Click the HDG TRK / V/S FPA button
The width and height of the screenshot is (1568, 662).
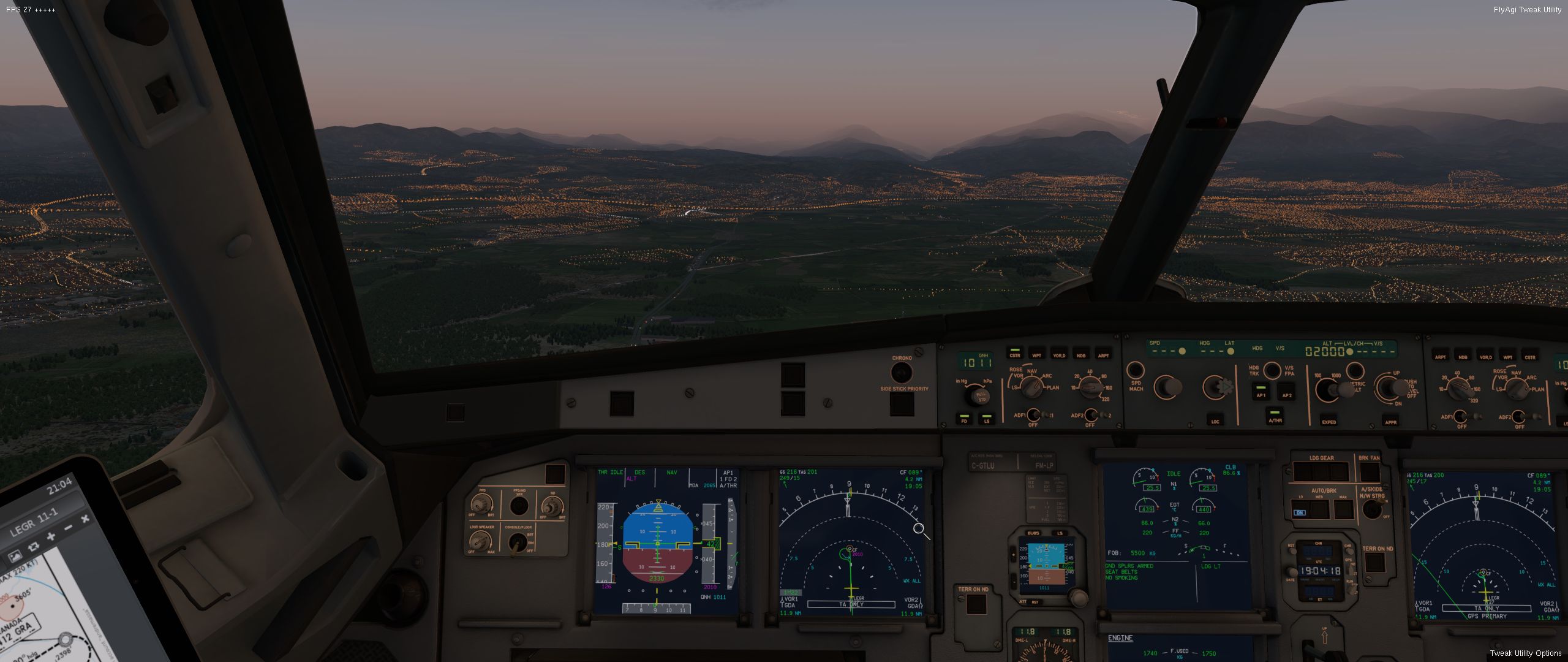coord(1272,370)
